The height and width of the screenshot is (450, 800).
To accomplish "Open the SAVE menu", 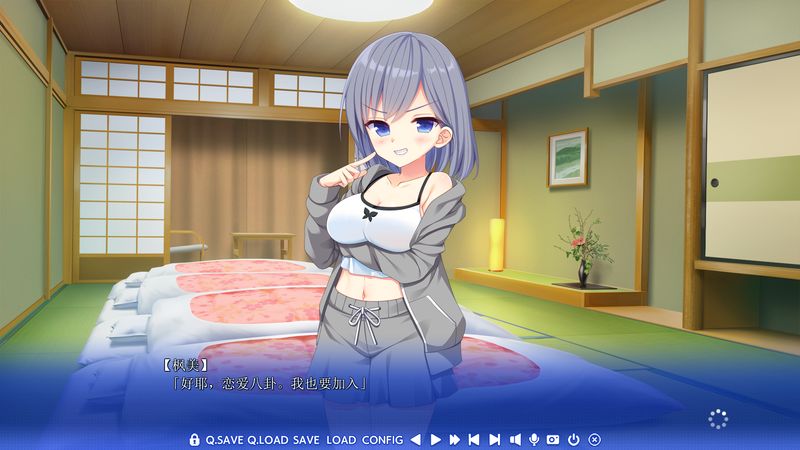I will [306, 439].
